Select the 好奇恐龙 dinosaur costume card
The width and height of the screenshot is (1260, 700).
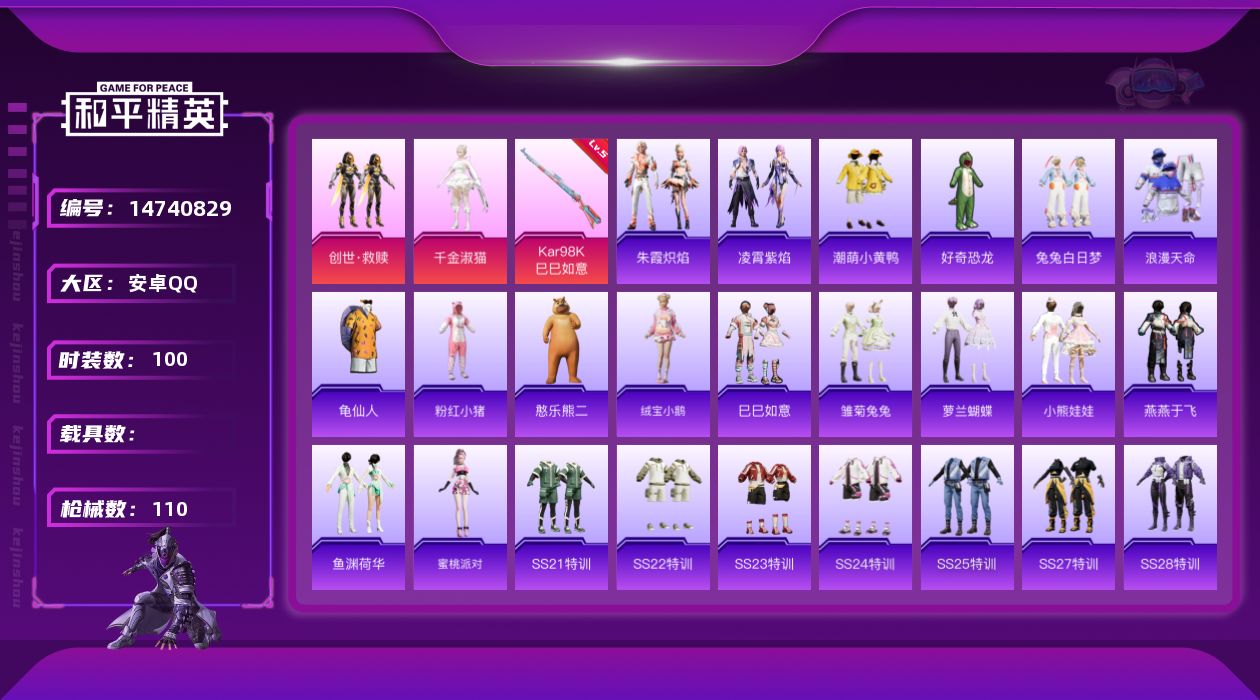(967, 211)
